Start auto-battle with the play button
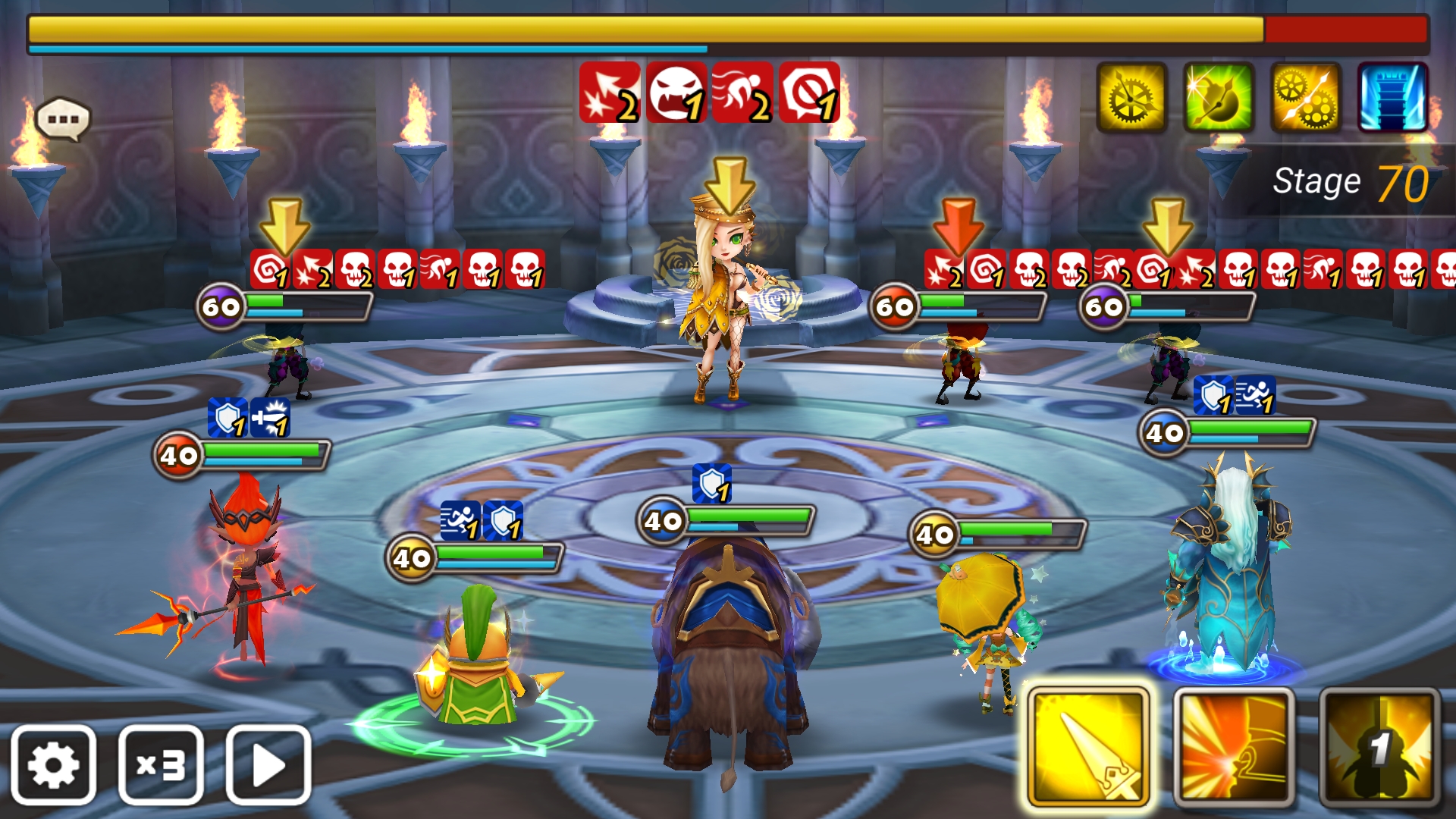Image resolution: width=1456 pixels, height=819 pixels. click(x=268, y=764)
